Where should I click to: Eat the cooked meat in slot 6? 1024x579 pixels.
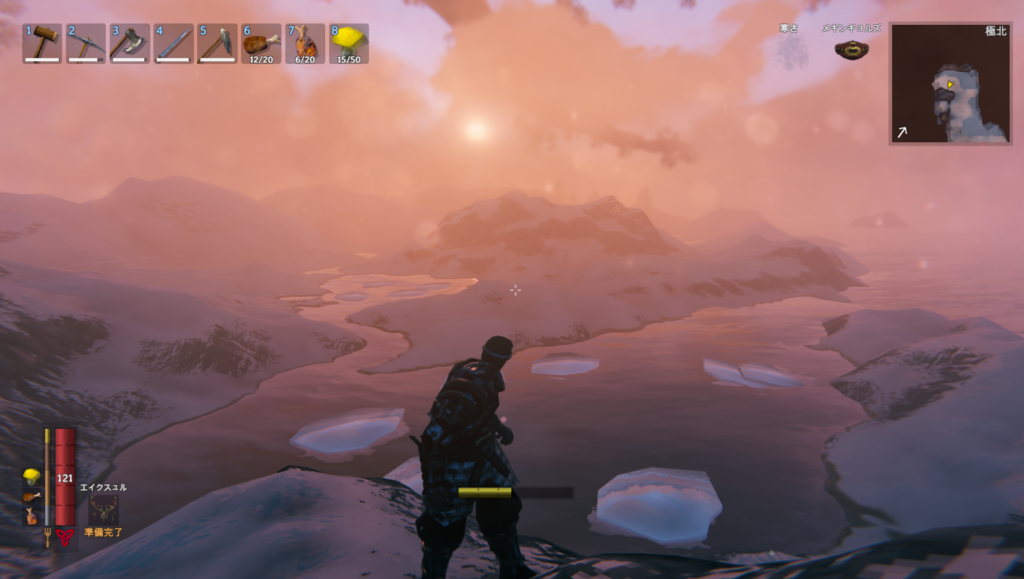coord(261,43)
